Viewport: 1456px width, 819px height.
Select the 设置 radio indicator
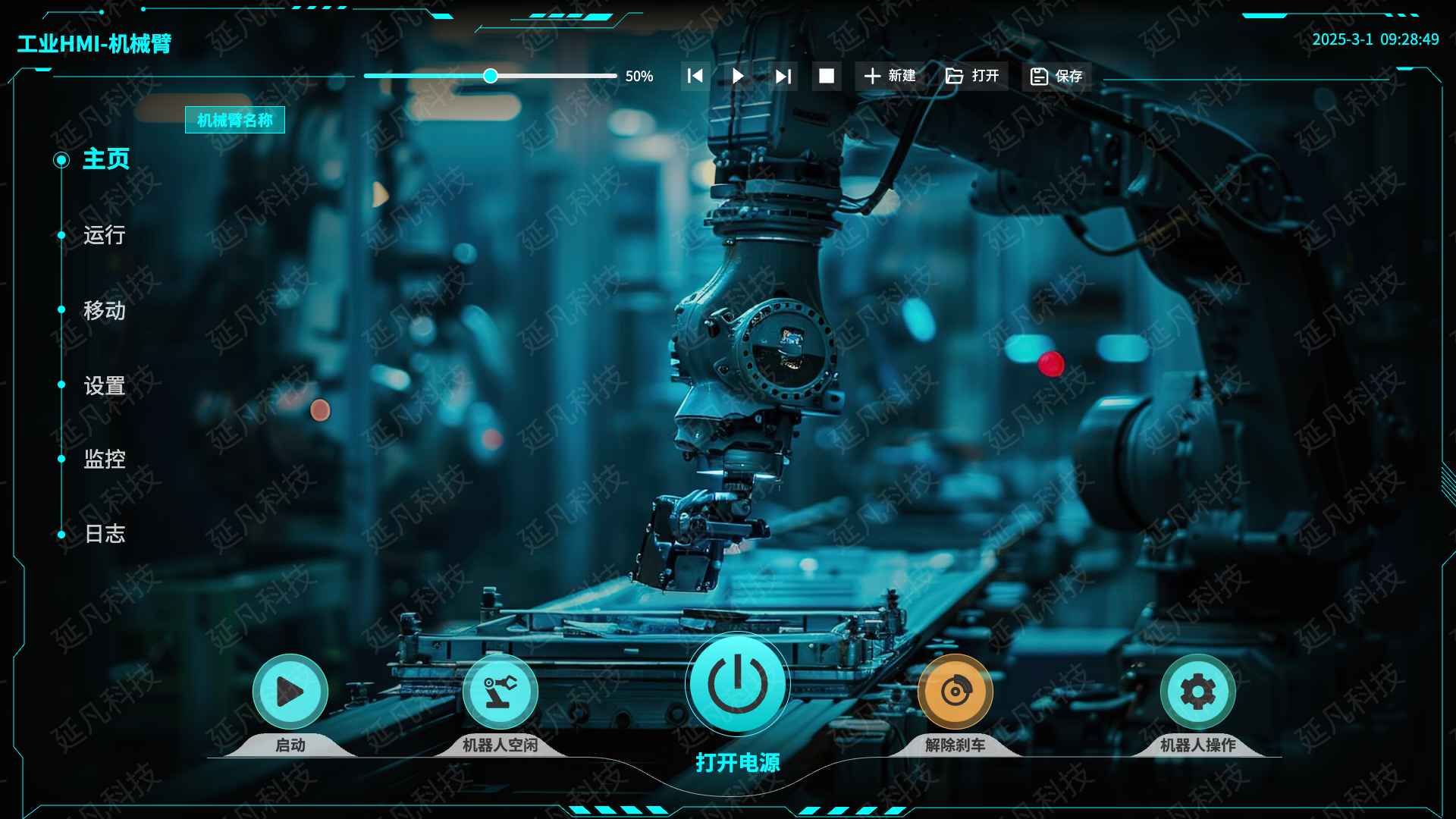point(61,384)
